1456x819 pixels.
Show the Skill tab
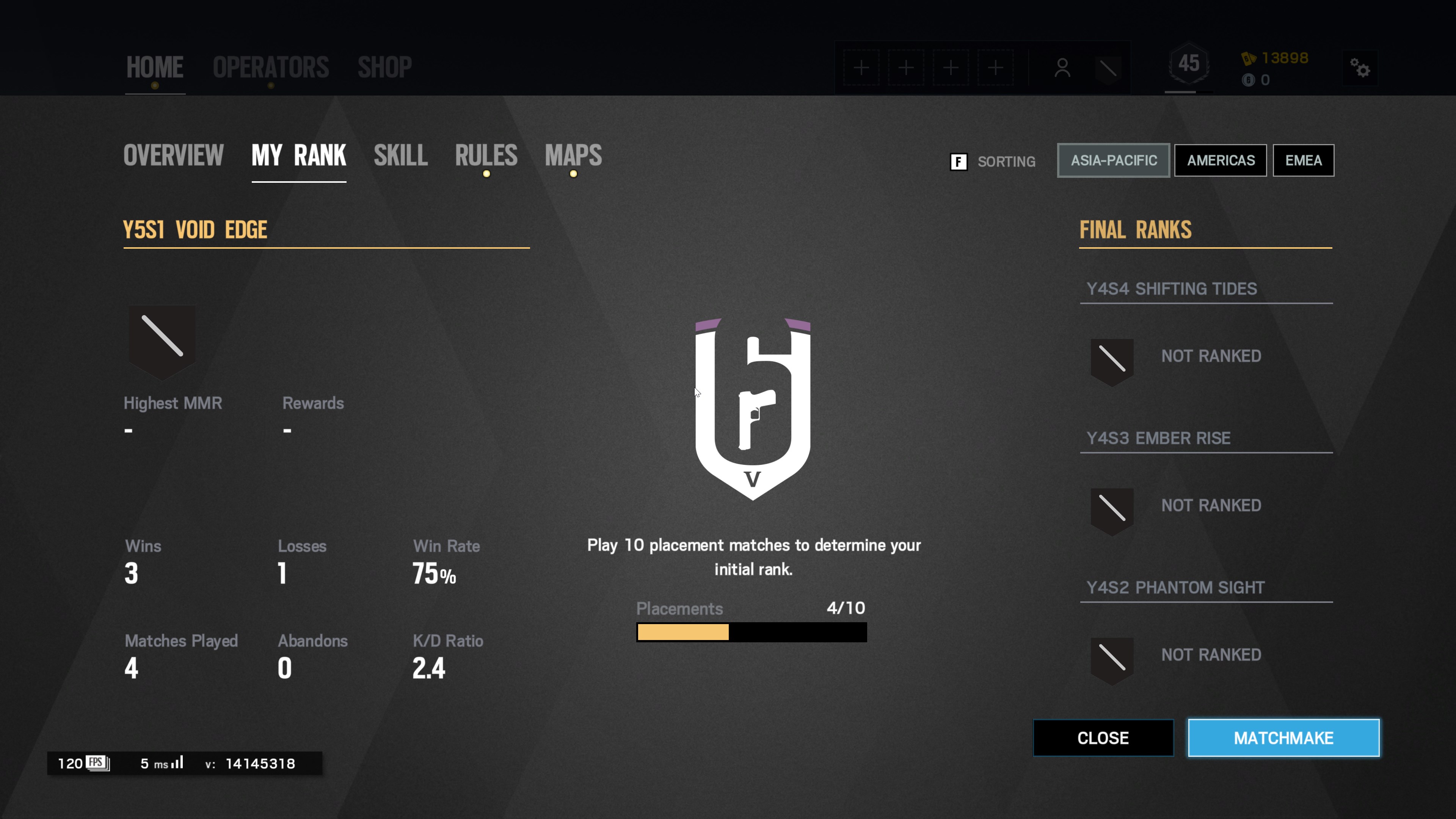coord(400,155)
